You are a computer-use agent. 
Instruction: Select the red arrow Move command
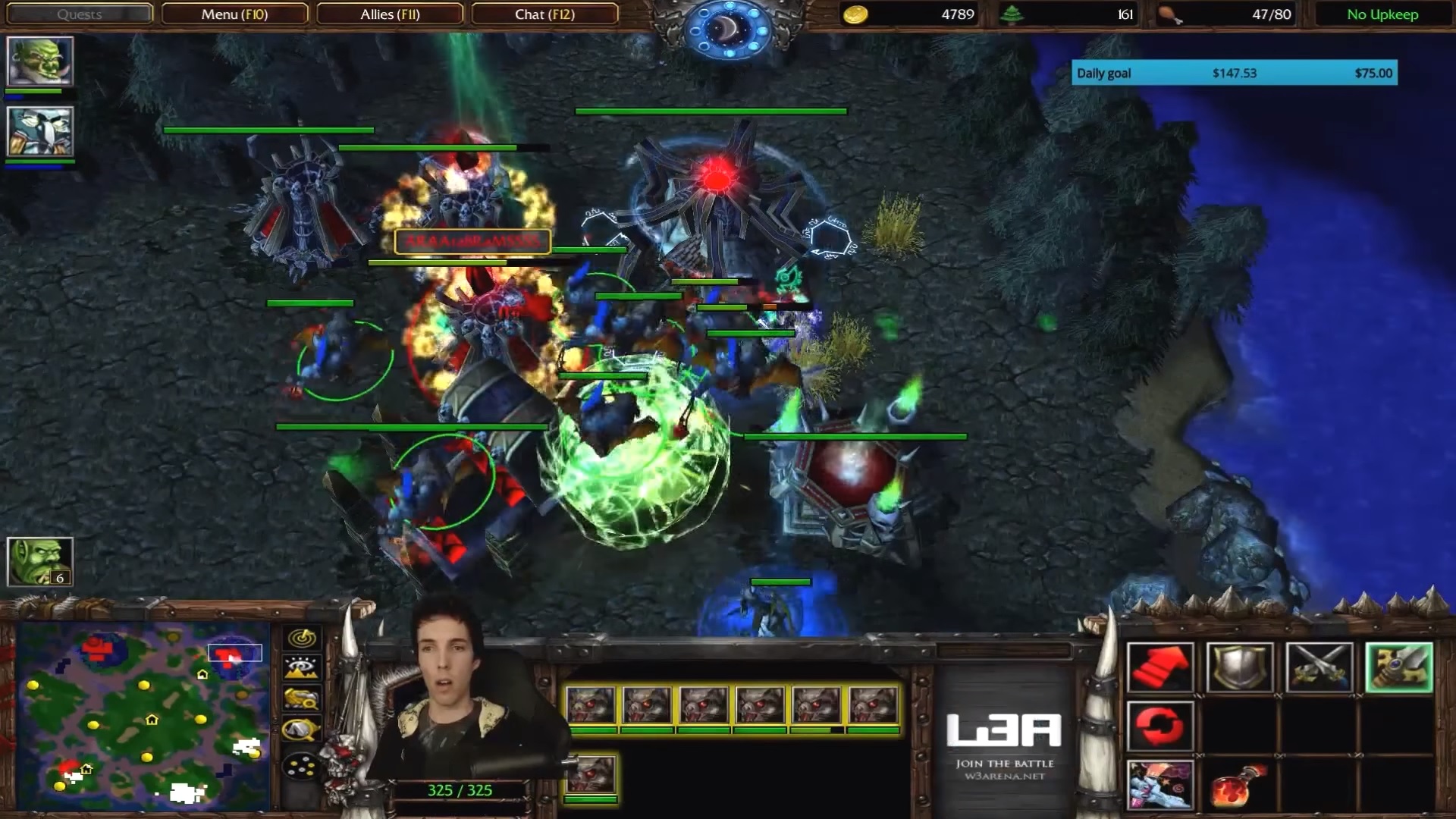tap(1159, 667)
